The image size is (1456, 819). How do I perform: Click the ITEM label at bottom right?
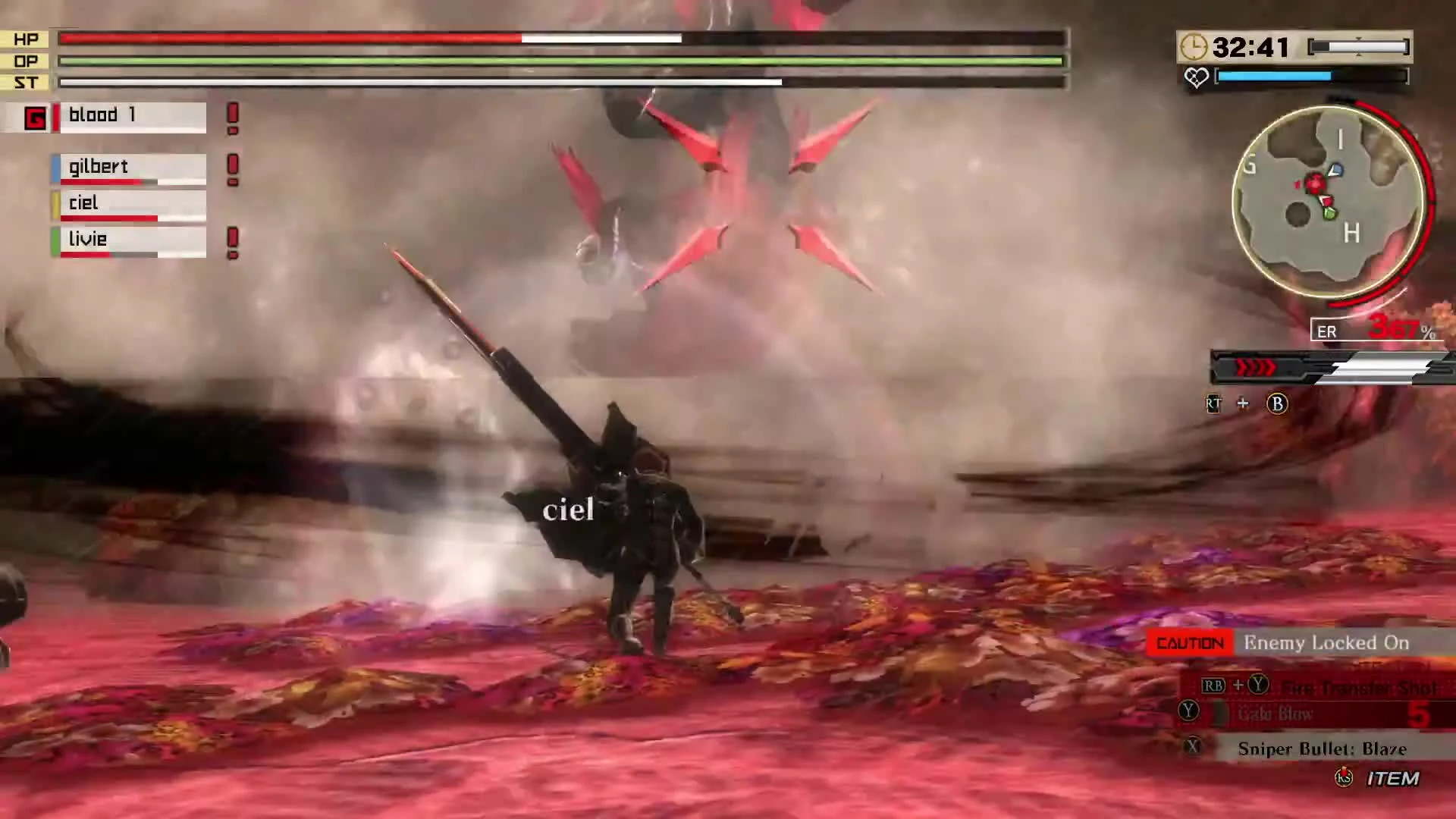pyautogui.click(x=1393, y=779)
